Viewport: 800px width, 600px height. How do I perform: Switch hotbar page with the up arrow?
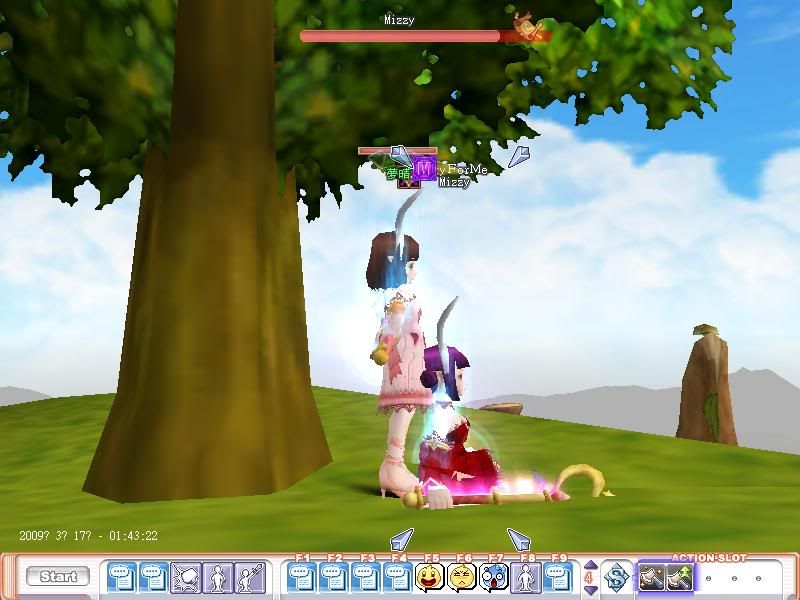pos(589,566)
